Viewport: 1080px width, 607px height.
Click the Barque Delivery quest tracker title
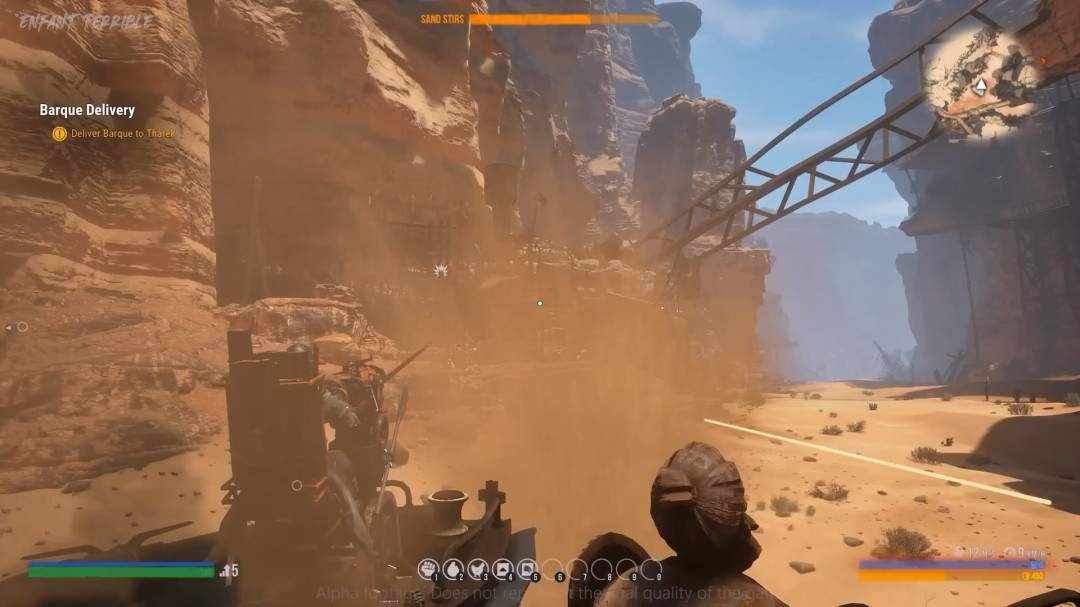[x=87, y=110]
